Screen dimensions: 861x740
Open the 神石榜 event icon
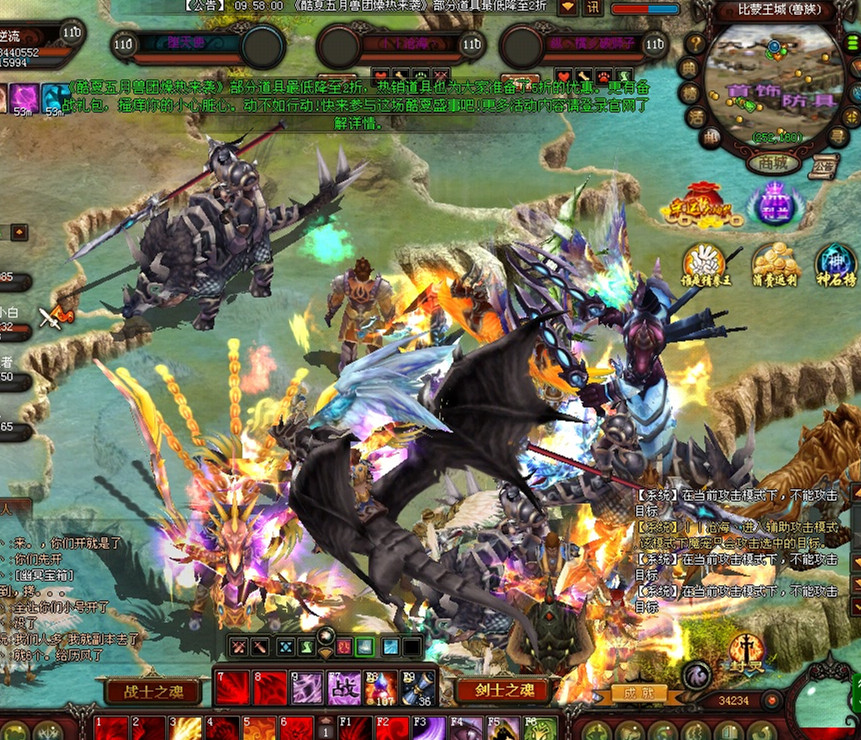834,265
